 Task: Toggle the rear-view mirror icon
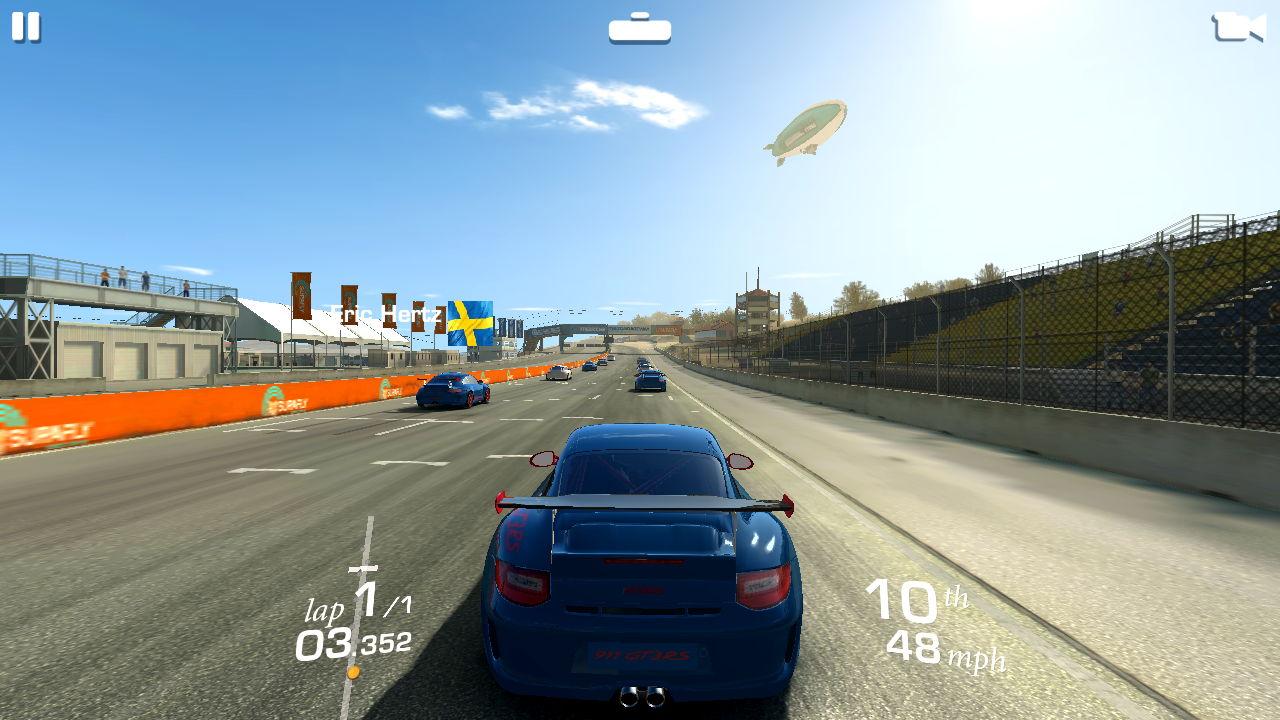(640, 29)
